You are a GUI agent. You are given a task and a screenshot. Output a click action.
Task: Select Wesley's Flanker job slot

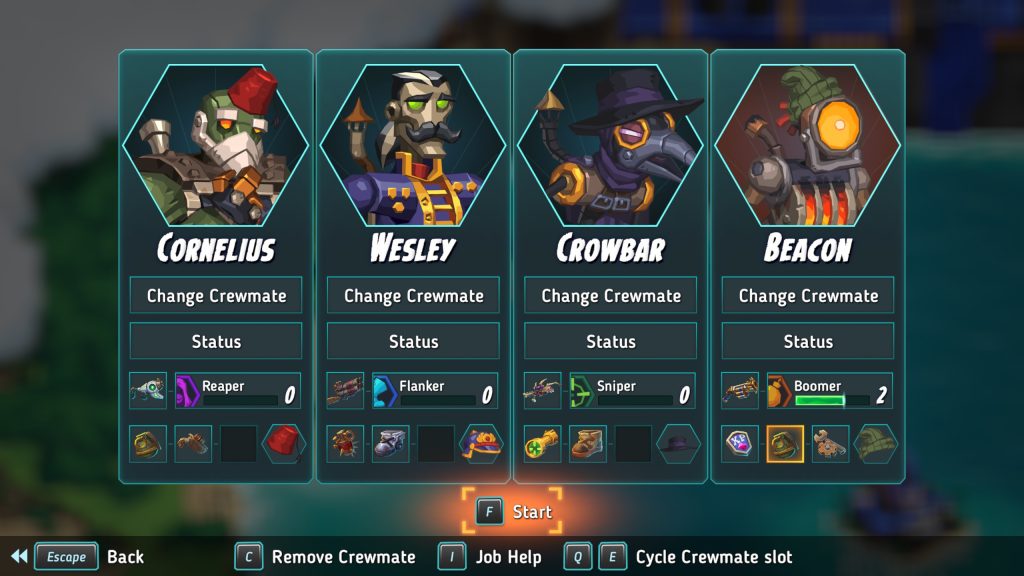433,391
